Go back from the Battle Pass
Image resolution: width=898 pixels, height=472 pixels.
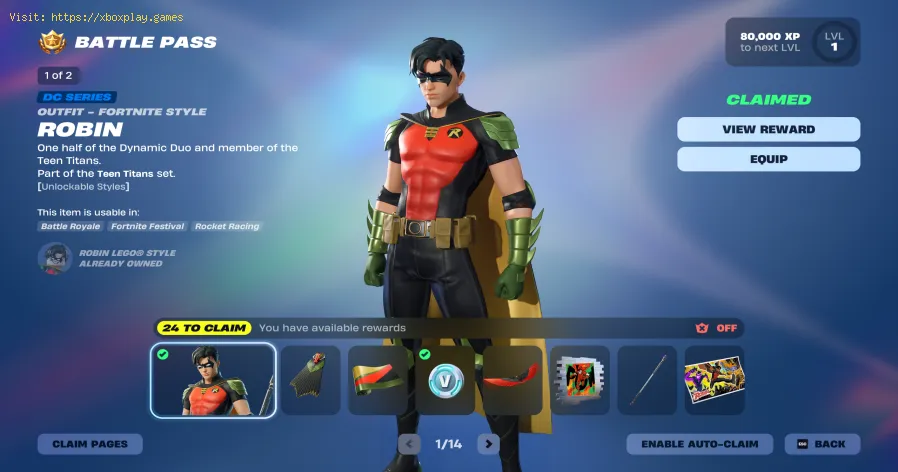click(x=822, y=444)
